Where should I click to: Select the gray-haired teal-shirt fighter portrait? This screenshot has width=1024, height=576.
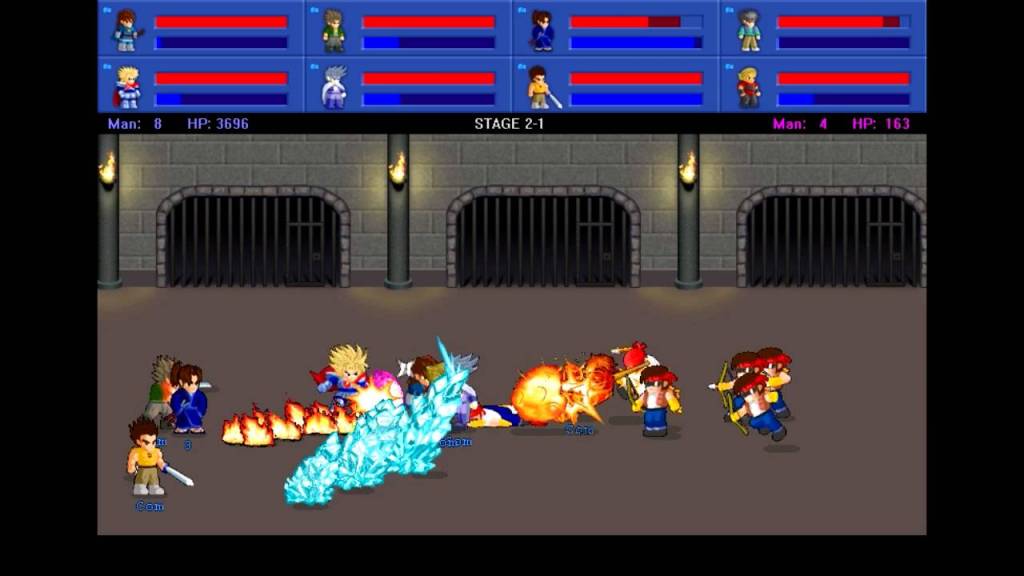[x=749, y=30]
